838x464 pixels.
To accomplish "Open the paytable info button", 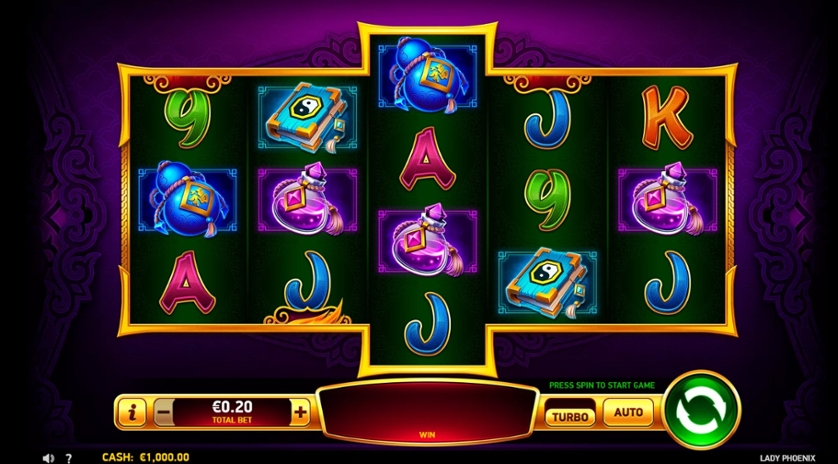I will (x=131, y=410).
